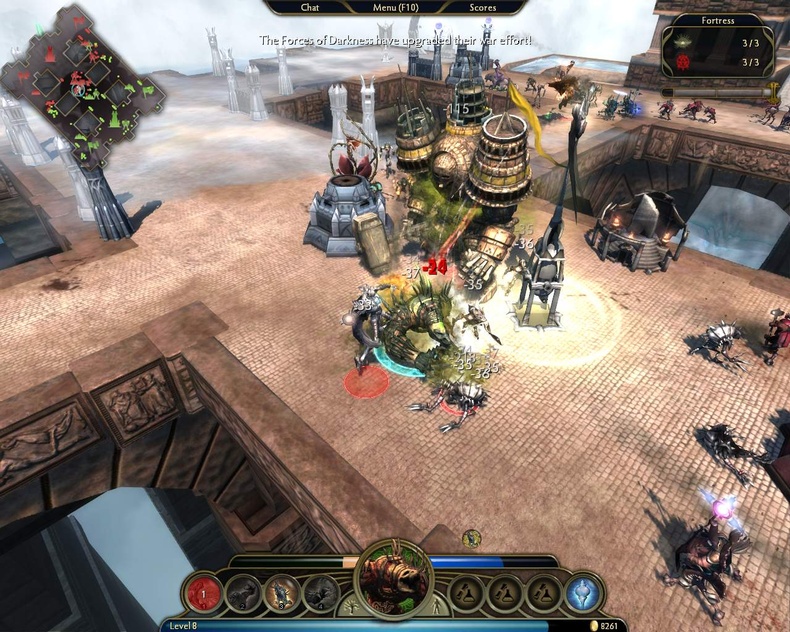Activate the red ability in slot 1
The height and width of the screenshot is (632, 790).
tap(203, 593)
